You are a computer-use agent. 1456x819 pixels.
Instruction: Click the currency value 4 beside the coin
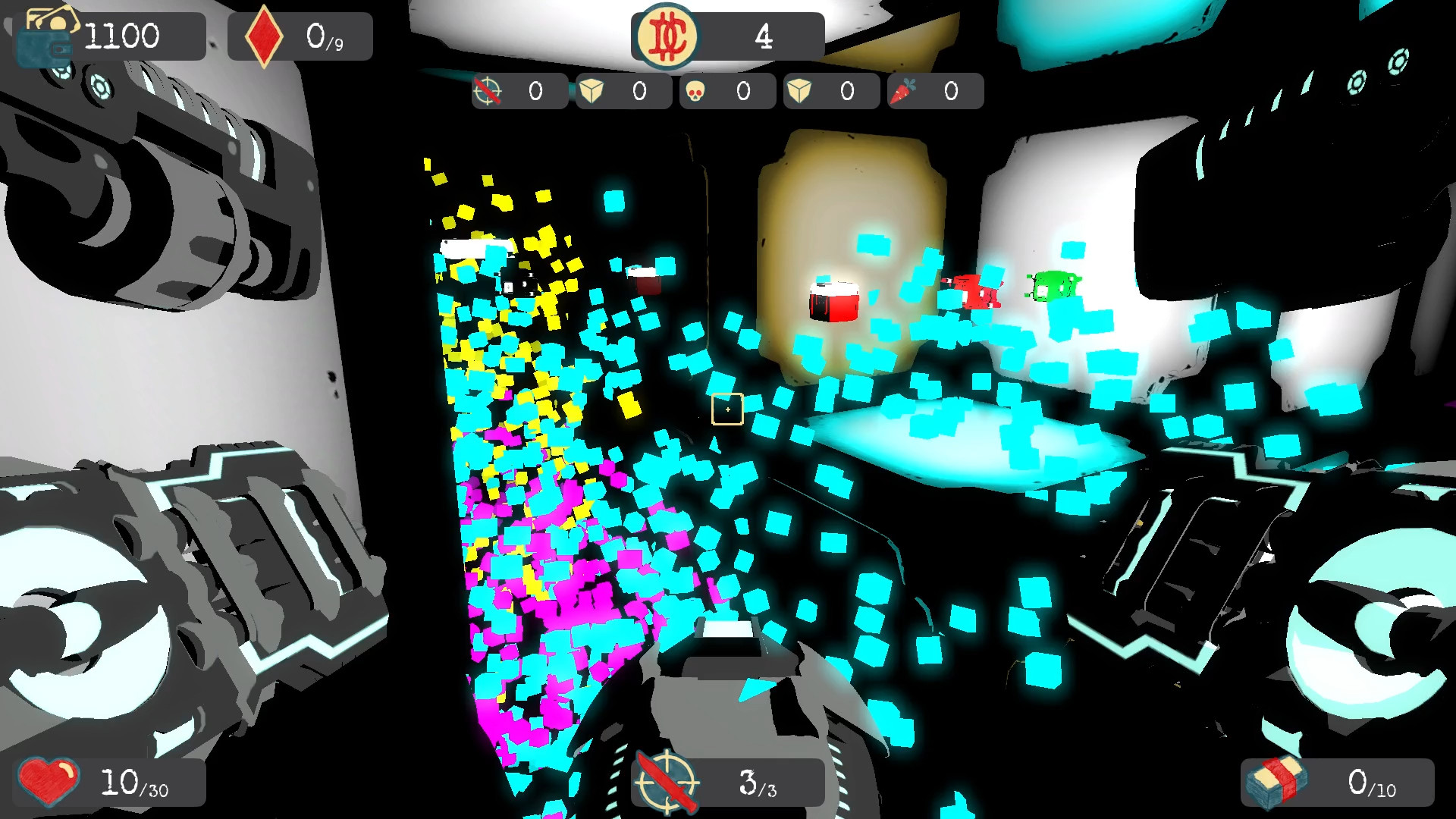tap(764, 35)
